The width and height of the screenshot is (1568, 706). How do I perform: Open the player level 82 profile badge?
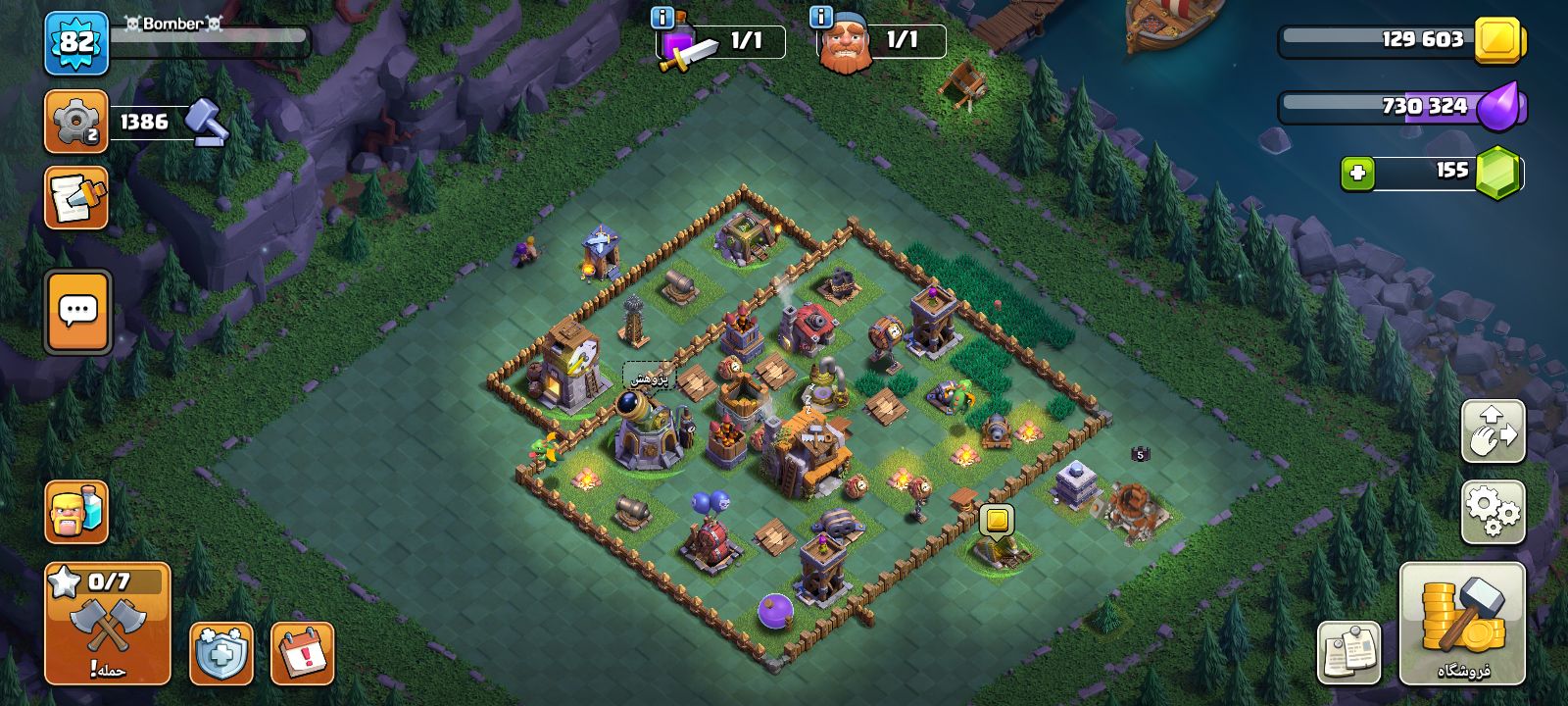click(x=76, y=43)
